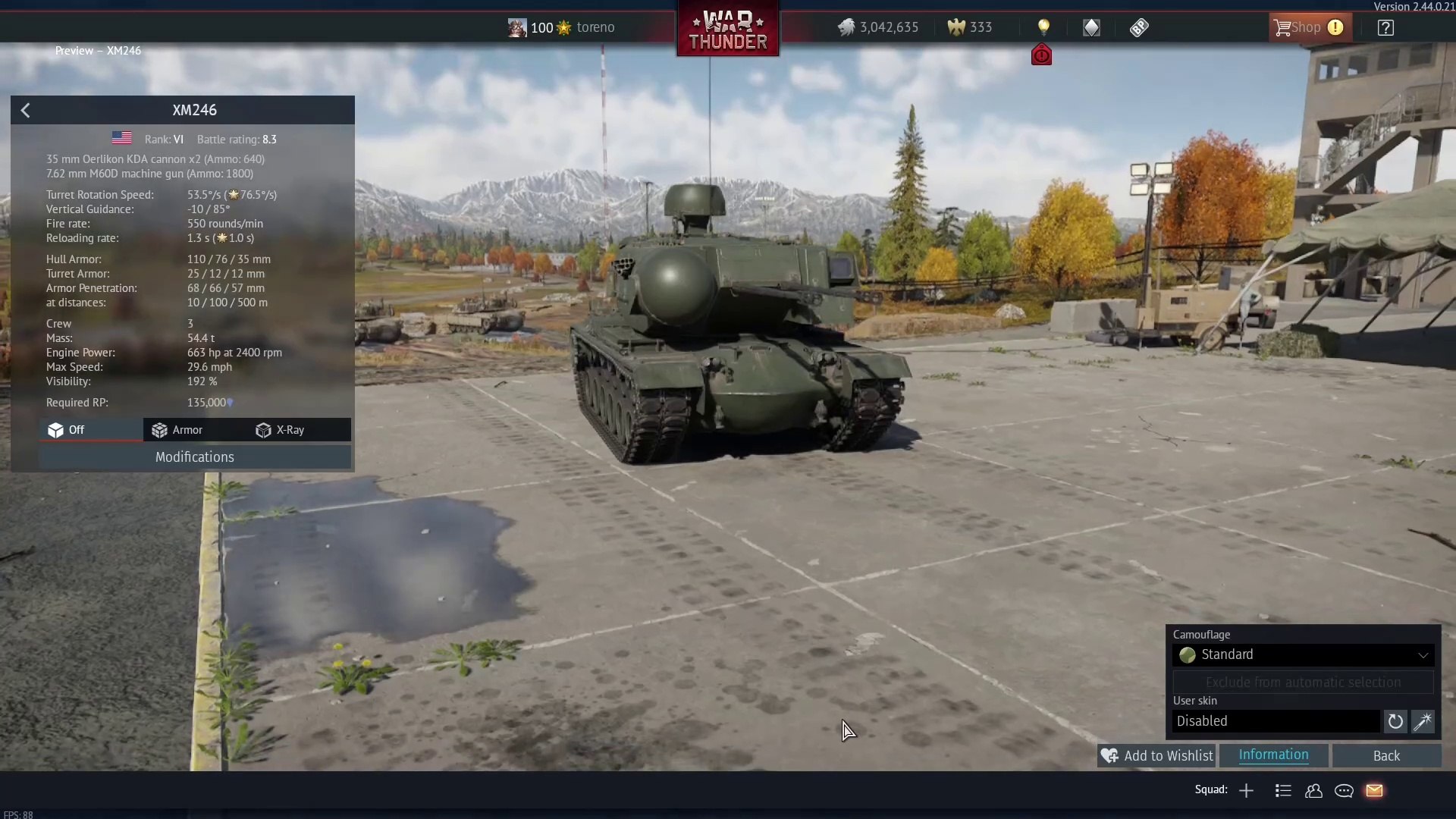Open the Modifications panel
This screenshot has width=1456, height=819.
[x=195, y=457]
